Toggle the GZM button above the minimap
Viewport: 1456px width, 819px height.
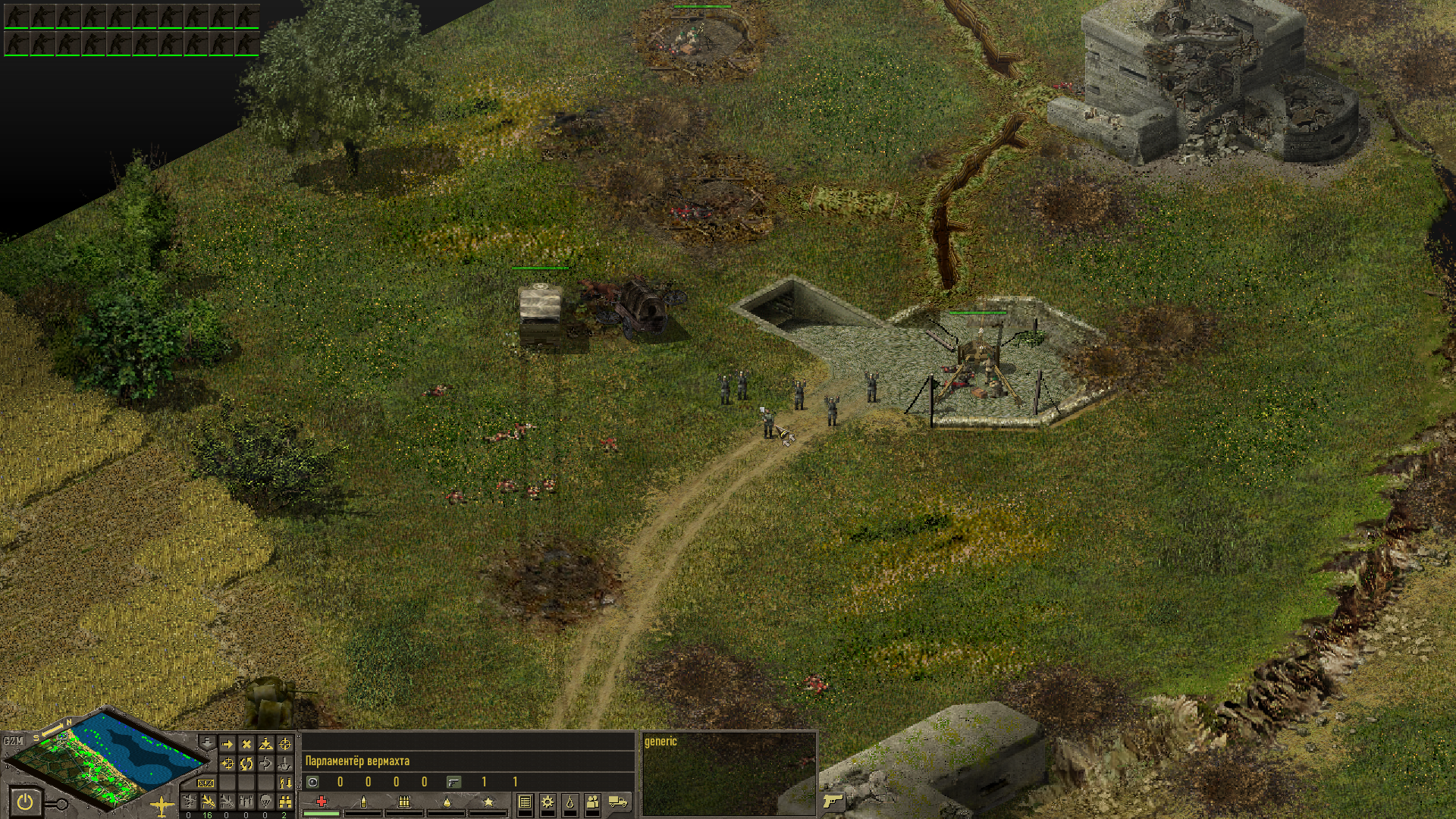14,741
